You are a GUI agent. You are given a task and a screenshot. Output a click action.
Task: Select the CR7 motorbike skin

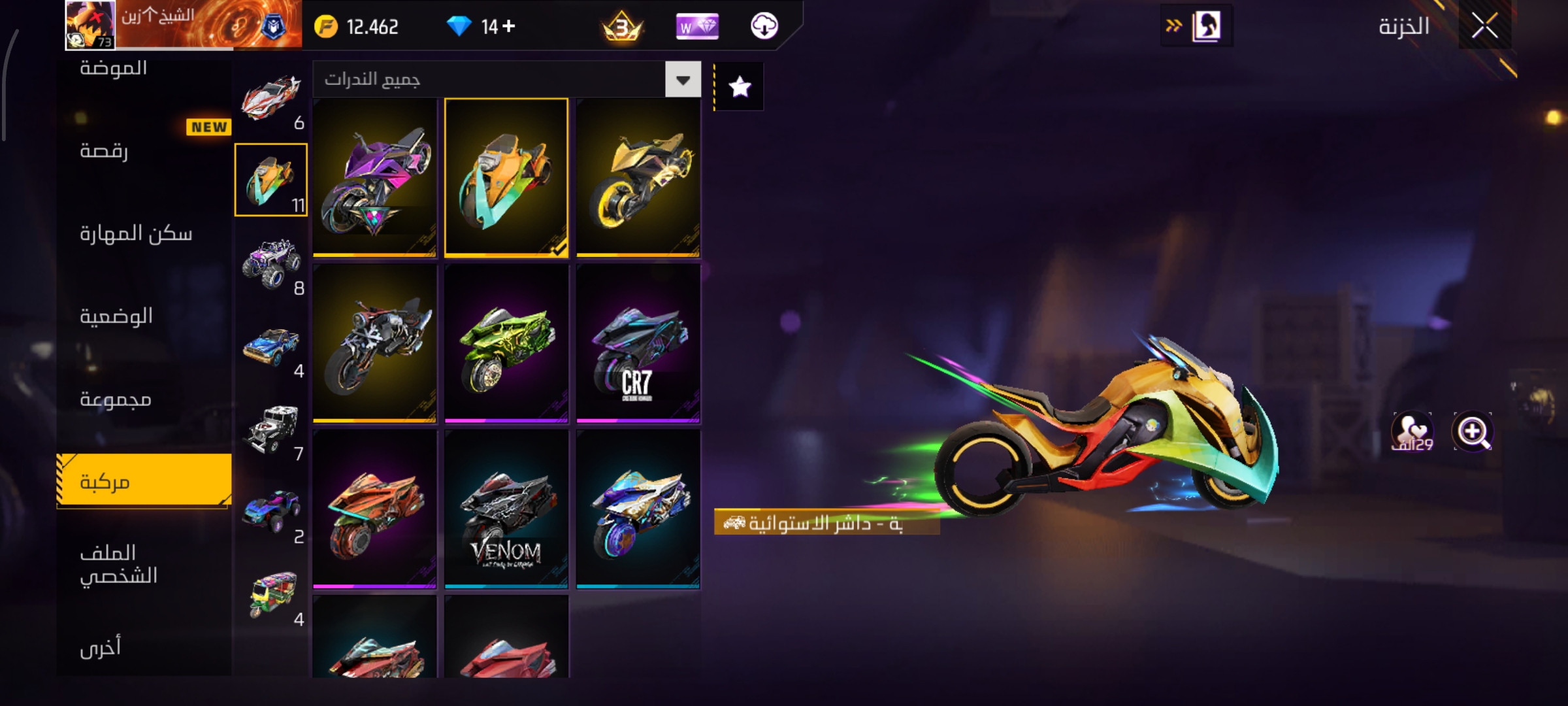[x=638, y=343]
